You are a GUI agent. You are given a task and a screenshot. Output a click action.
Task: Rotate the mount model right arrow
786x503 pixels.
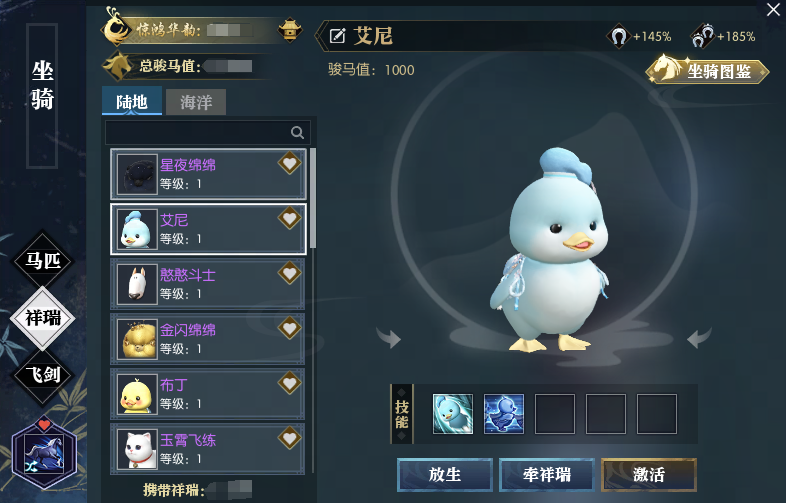[x=700, y=338]
